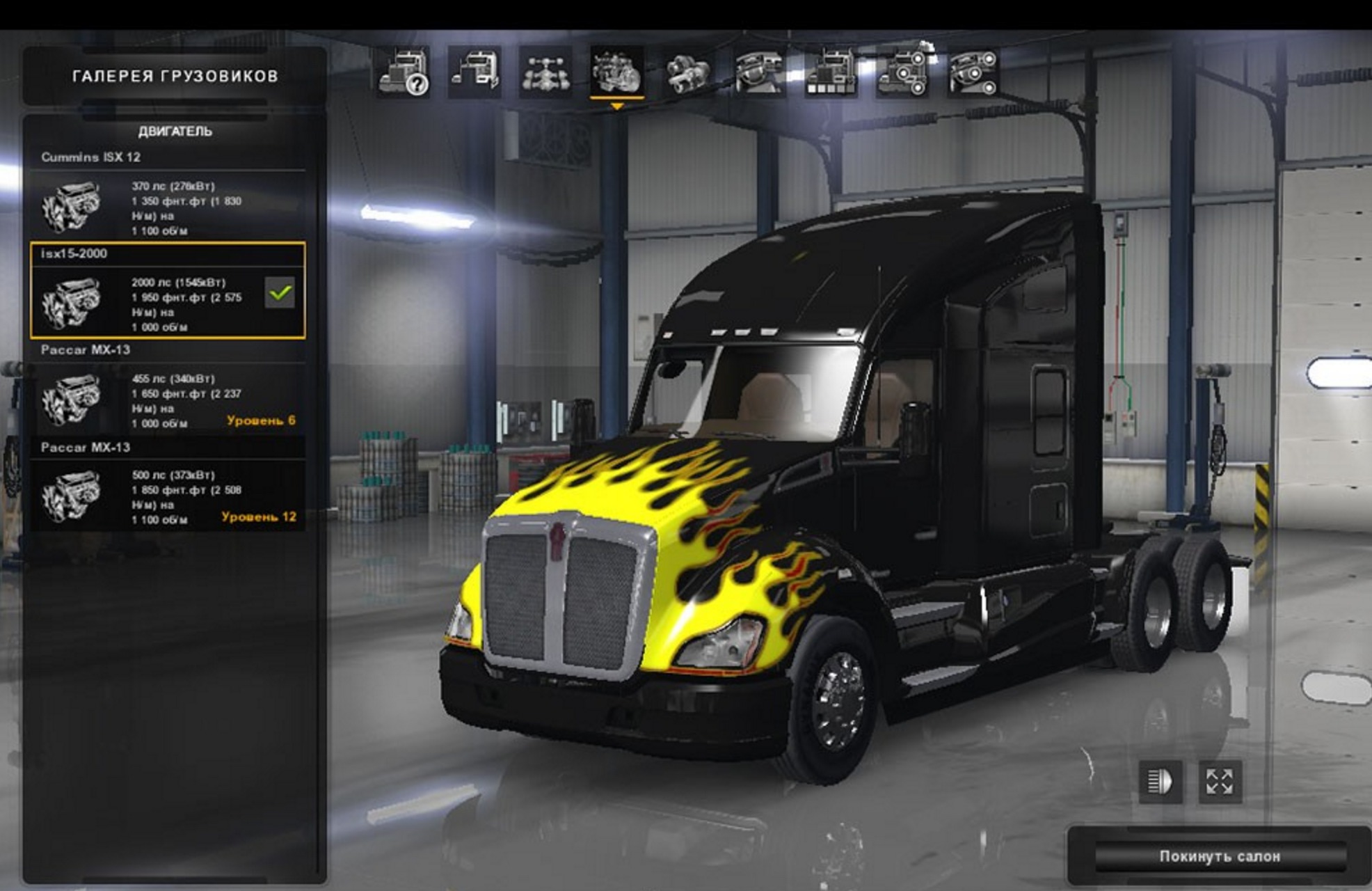Viewport: 1372px width, 891px height.
Task: Open the interior accessories tab
Action: 973,72
